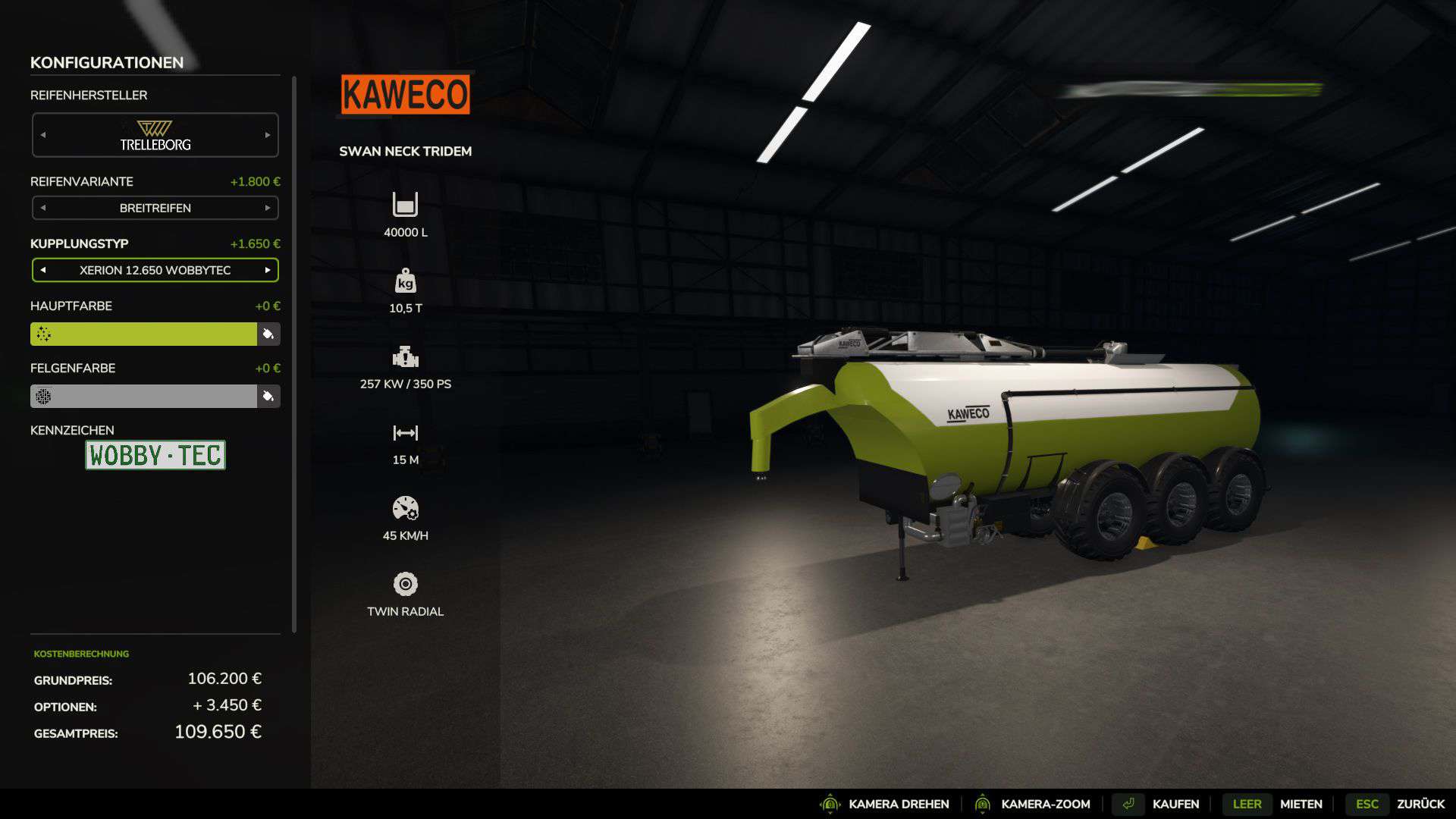Image resolution: width=1456 pixels, height=819 pixels.
Task: Edit the WOBBY TEC license plate
Action: tap(155, 455)
